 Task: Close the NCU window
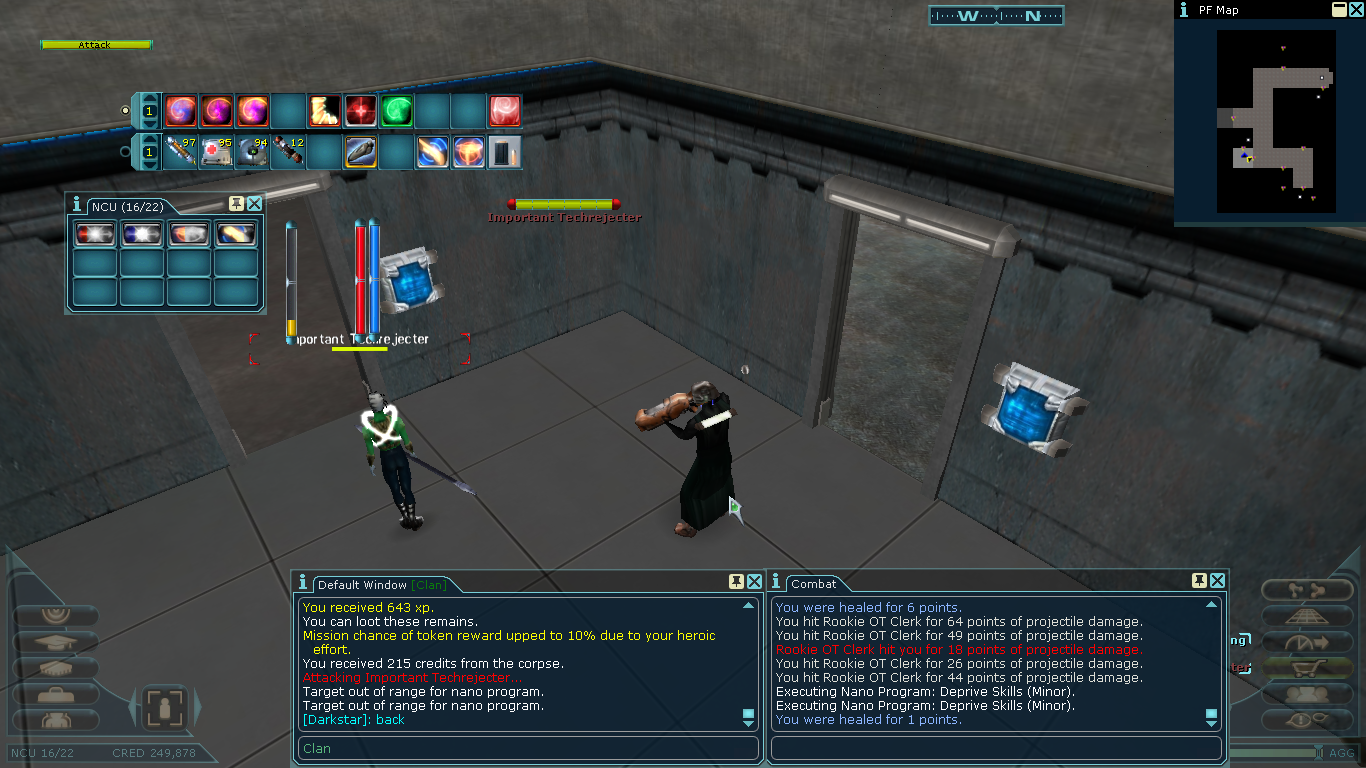click(x=254, y=204)
